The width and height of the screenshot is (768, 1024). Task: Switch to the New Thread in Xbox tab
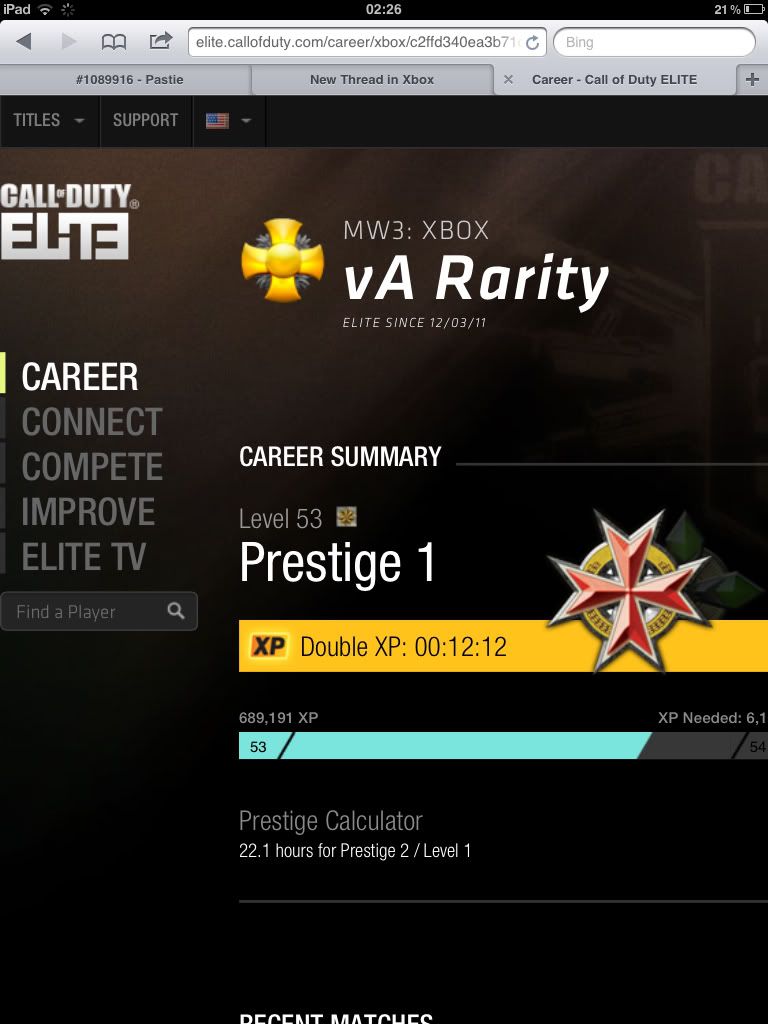click(x=371, y=80)
